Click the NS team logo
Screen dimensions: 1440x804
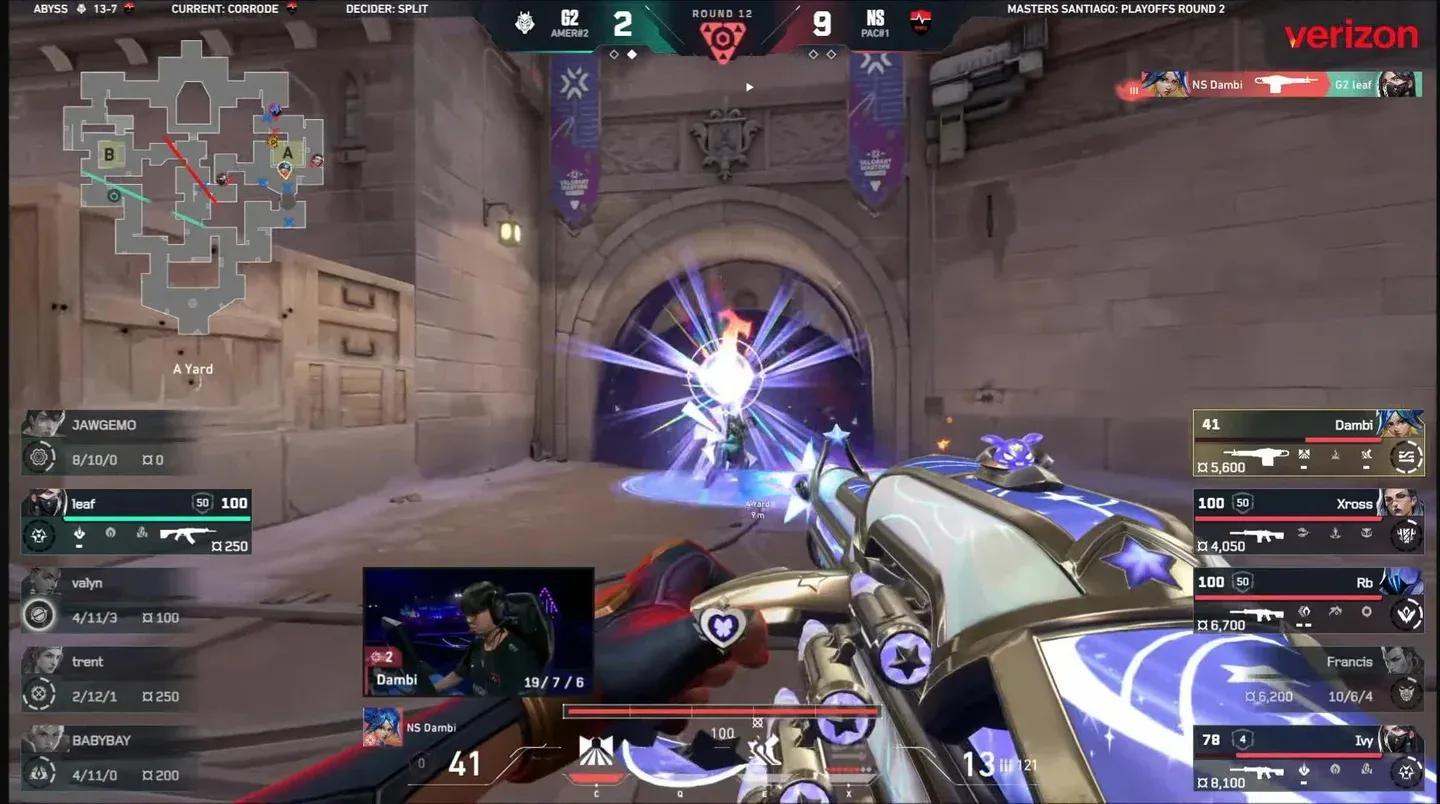tap(919, 22)
